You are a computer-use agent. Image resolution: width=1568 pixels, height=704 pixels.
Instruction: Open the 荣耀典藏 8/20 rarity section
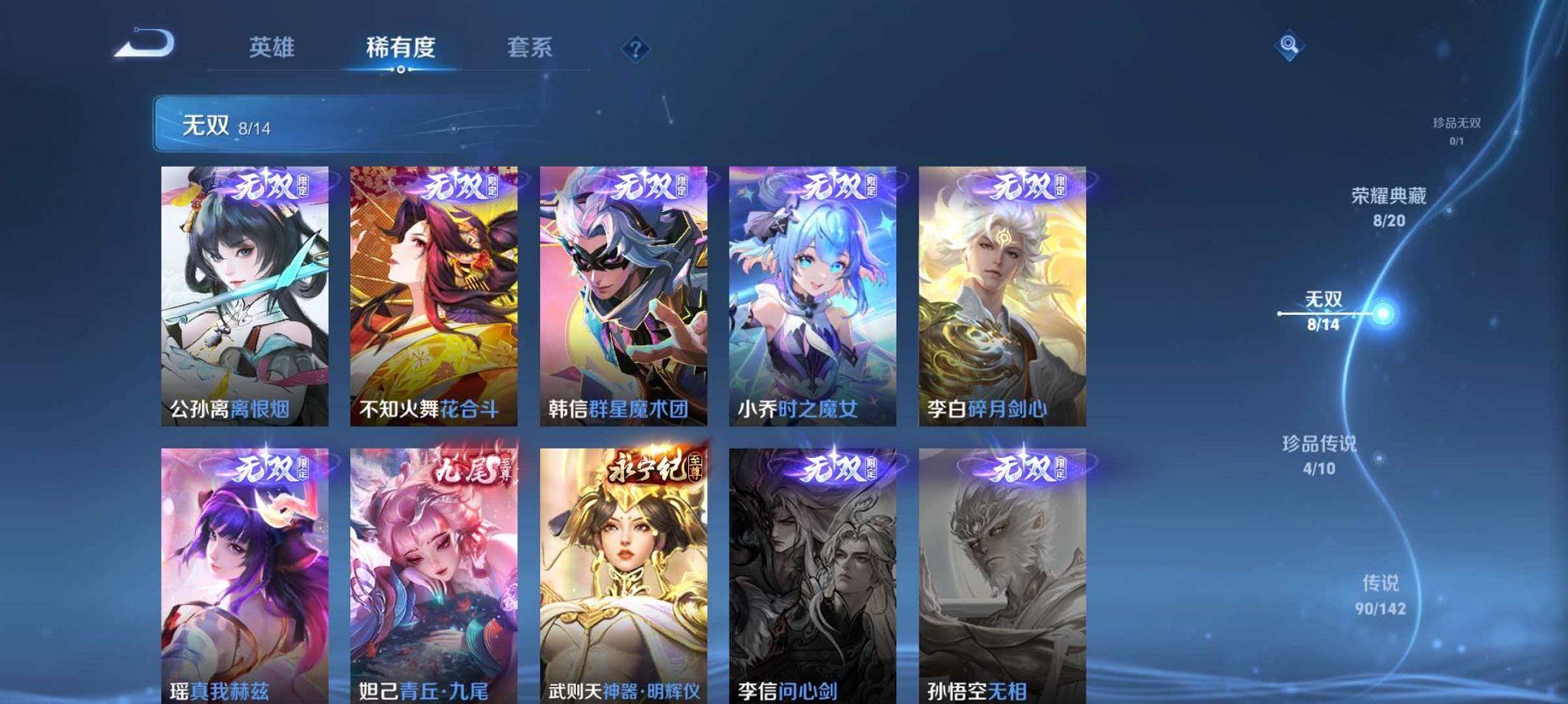pos(1388,206)
